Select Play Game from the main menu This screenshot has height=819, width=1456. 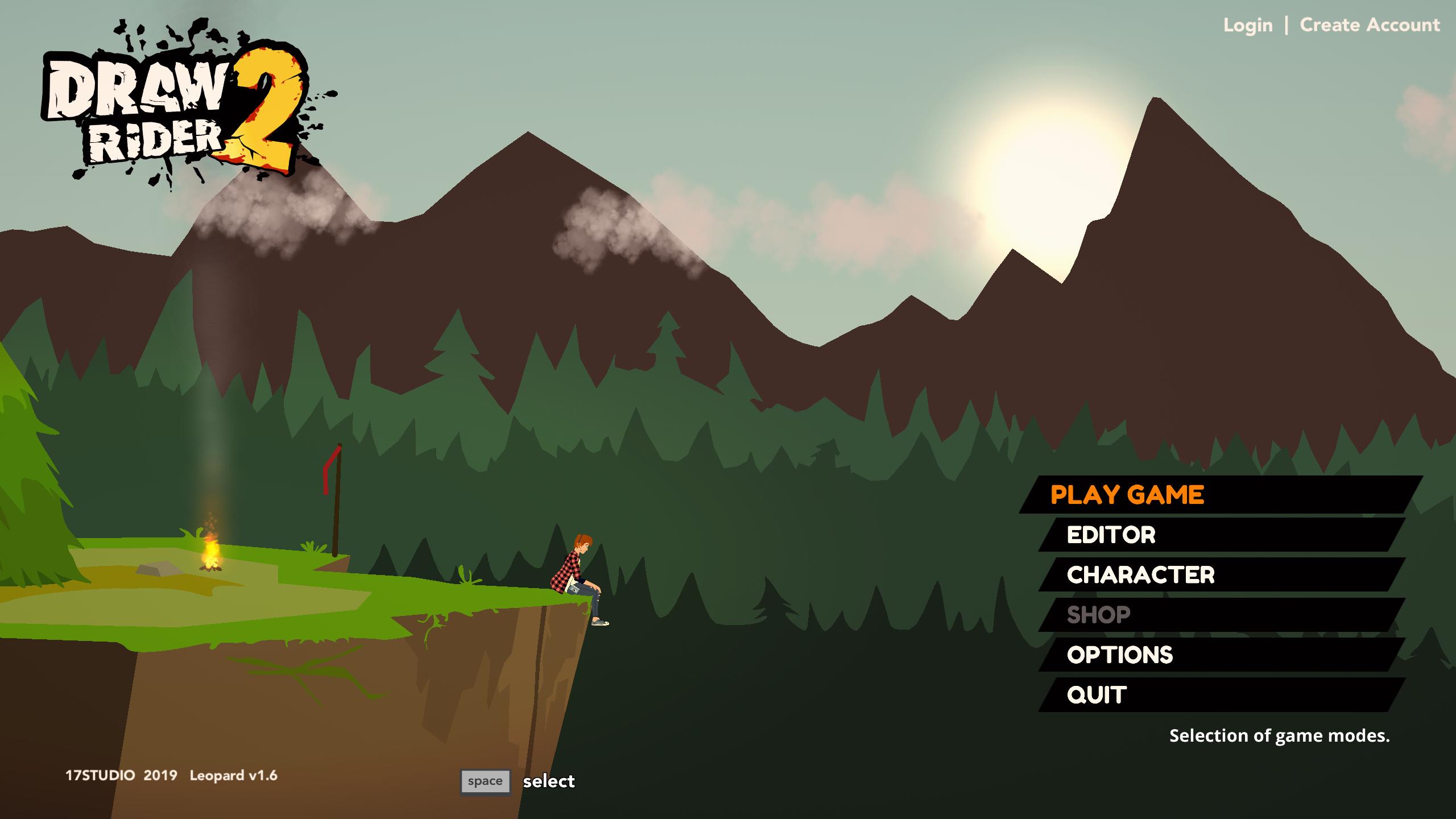pos(1127,495)
